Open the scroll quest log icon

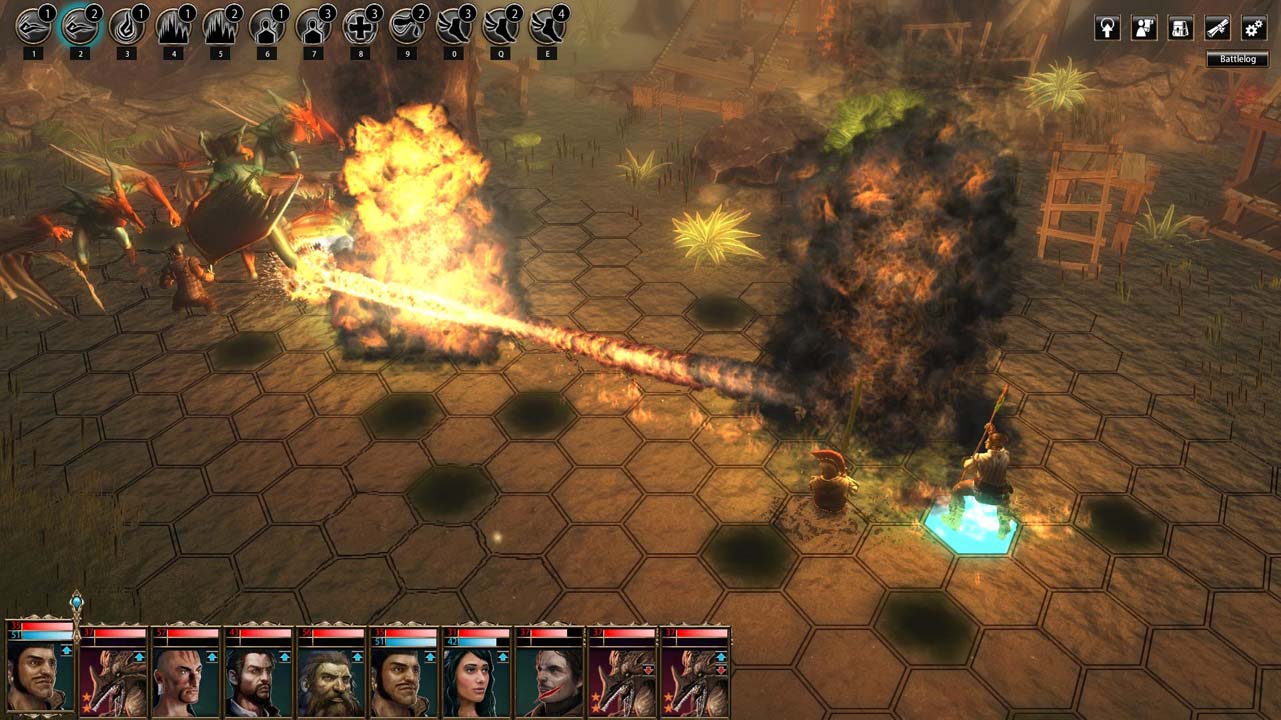(x=1217, y=28)
